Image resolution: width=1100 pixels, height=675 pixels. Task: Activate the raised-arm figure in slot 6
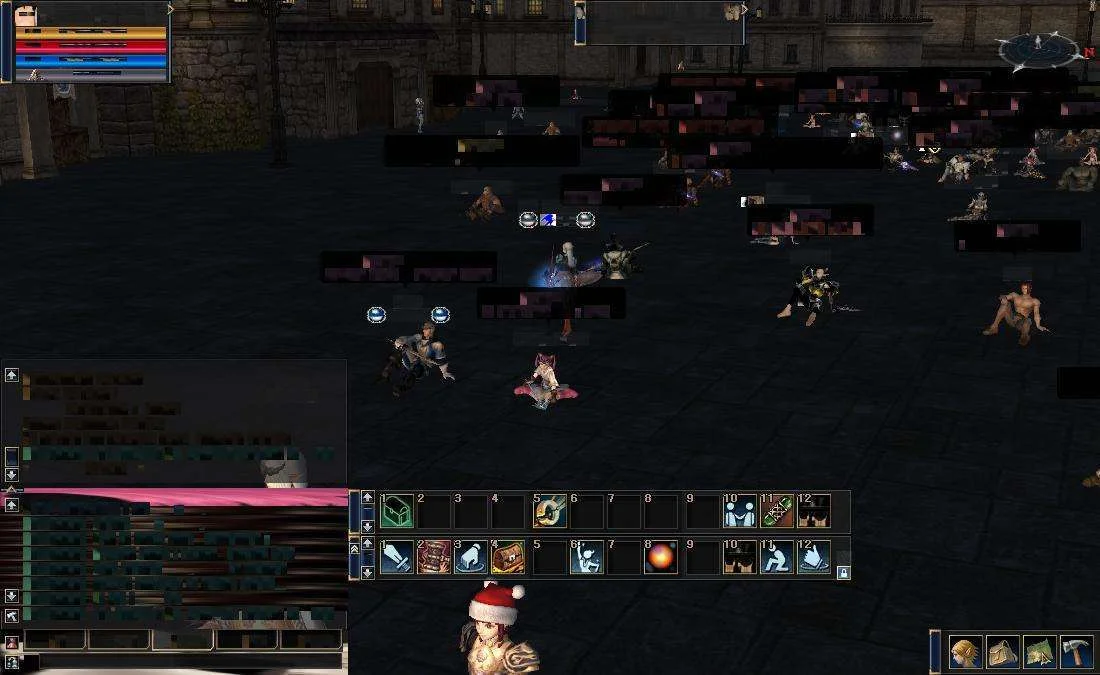[586, 558]
